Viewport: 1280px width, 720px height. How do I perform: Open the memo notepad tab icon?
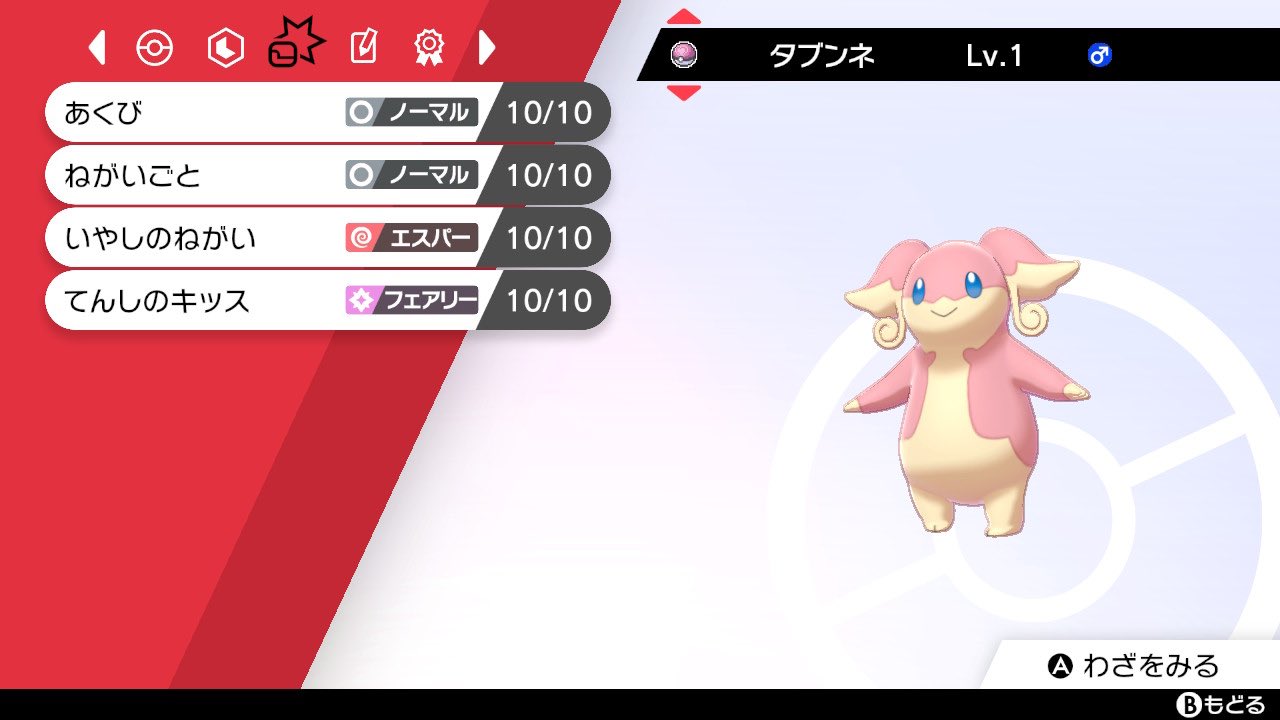[362, 45]
